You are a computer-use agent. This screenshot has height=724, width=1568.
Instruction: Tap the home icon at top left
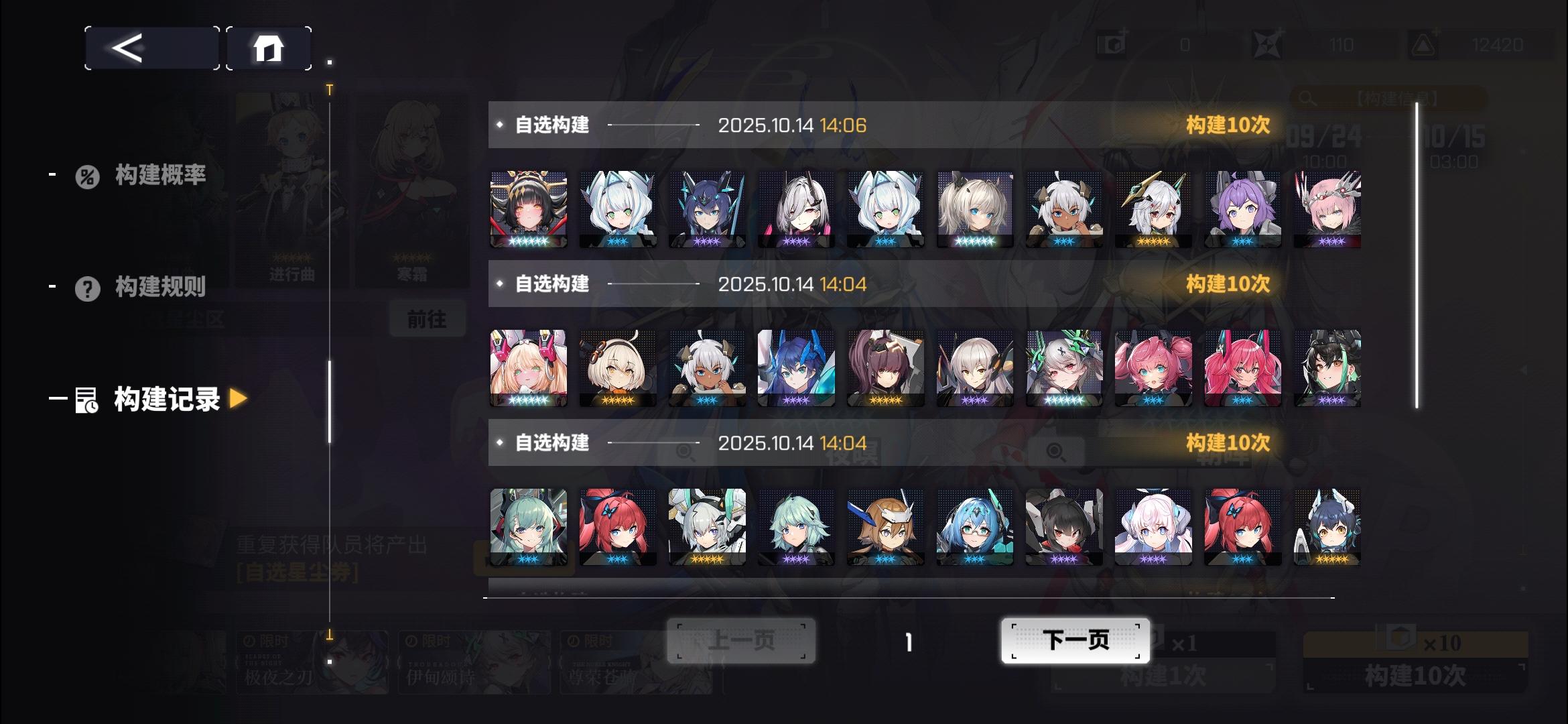[x=269, y=48]
